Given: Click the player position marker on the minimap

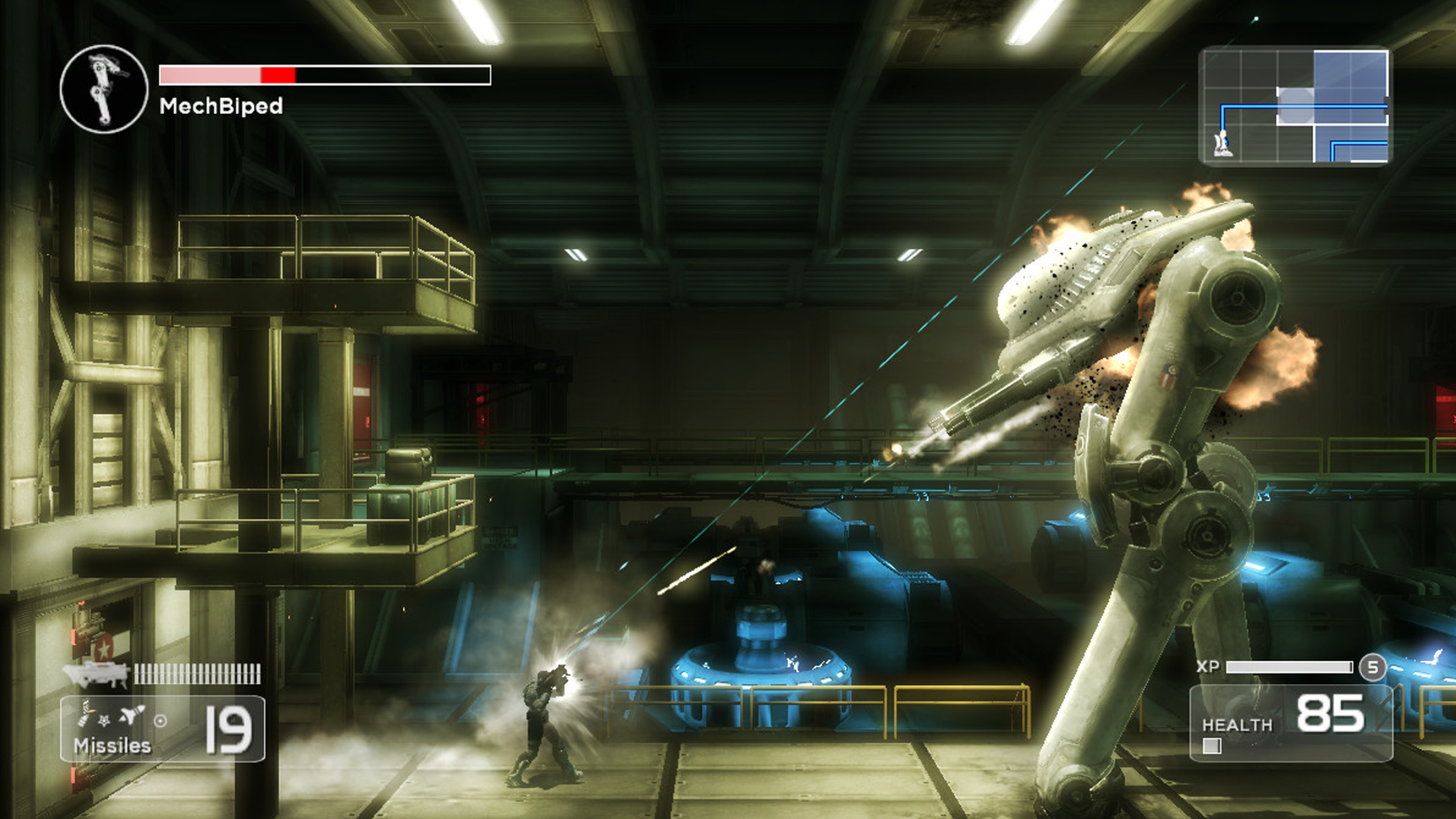Looking at the screenshot, I should click(x=1222, y=144).
